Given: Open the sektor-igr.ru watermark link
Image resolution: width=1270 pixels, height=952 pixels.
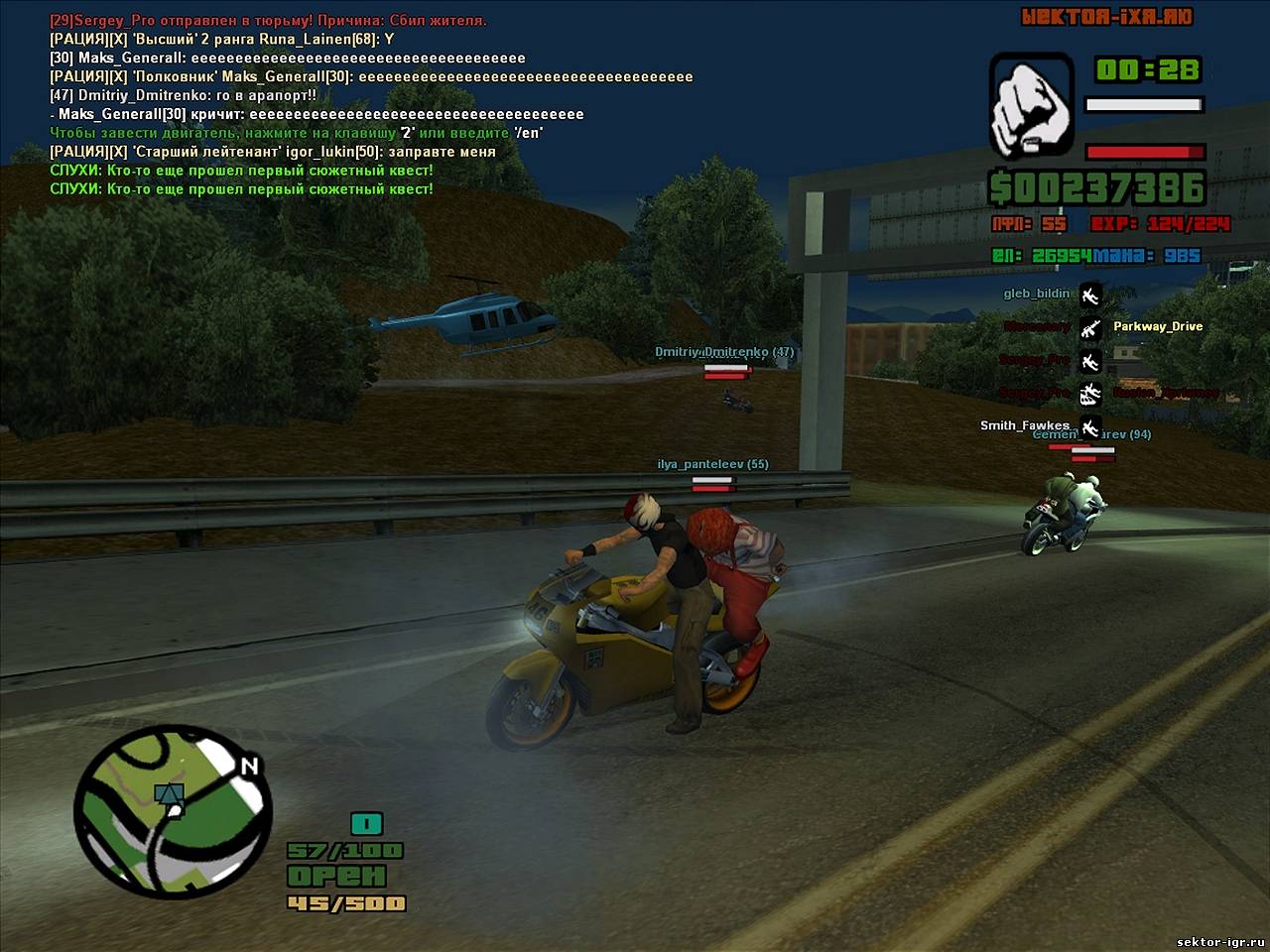Looking at the screenshot, I should coord(1218,940).
